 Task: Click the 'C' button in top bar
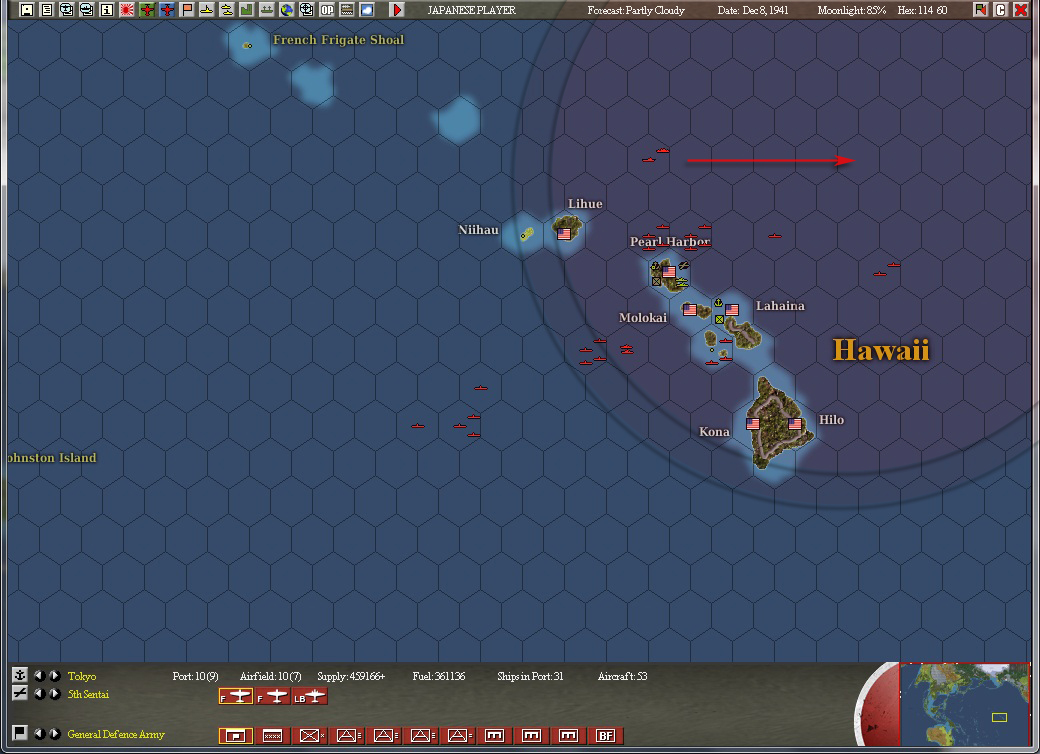click(1001, 10)
